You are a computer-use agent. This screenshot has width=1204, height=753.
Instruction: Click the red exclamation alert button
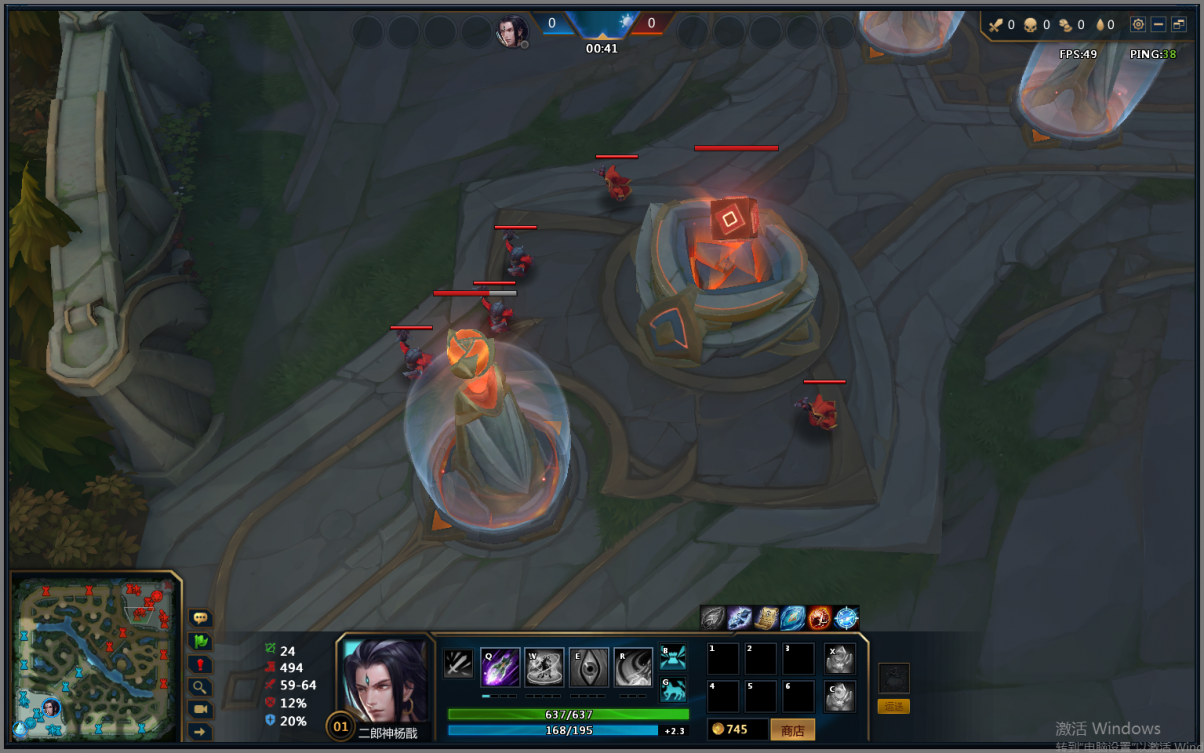200,665
